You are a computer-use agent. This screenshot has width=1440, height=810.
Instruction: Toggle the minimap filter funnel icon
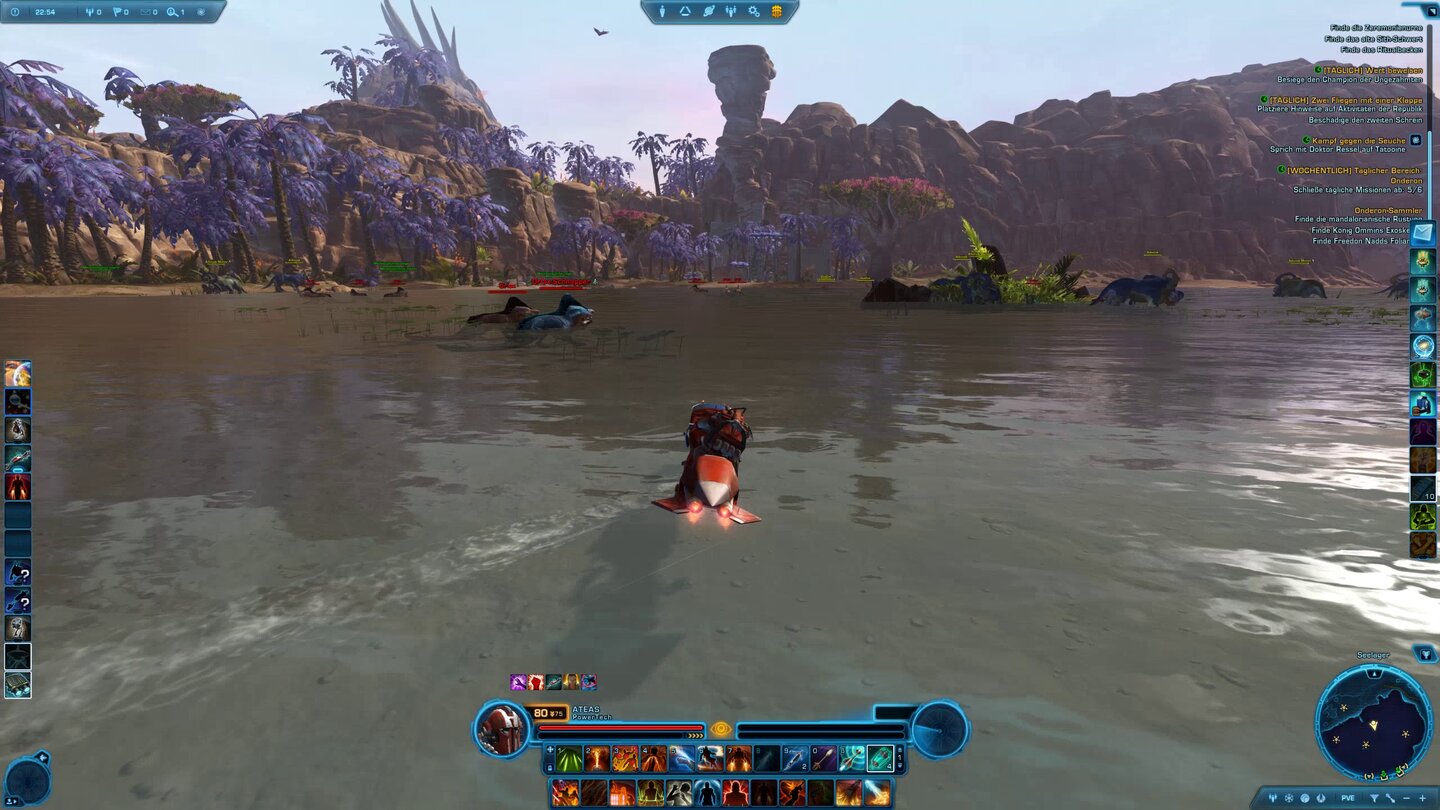[x=1375, y=797]
